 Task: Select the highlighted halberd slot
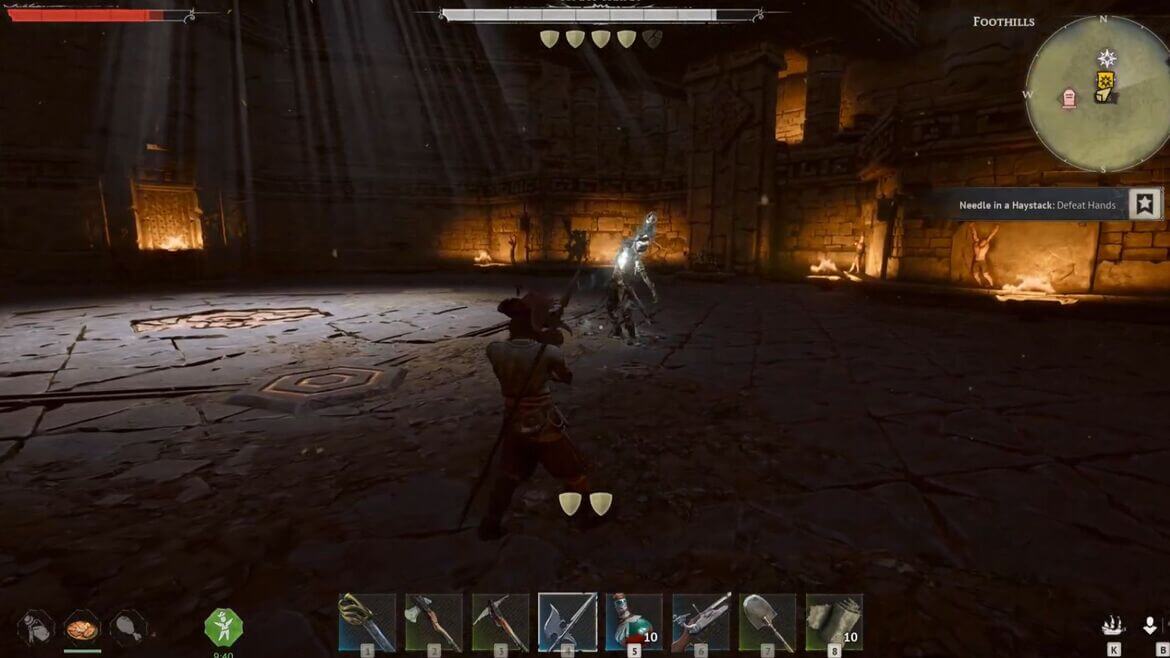tap(568, 622)
